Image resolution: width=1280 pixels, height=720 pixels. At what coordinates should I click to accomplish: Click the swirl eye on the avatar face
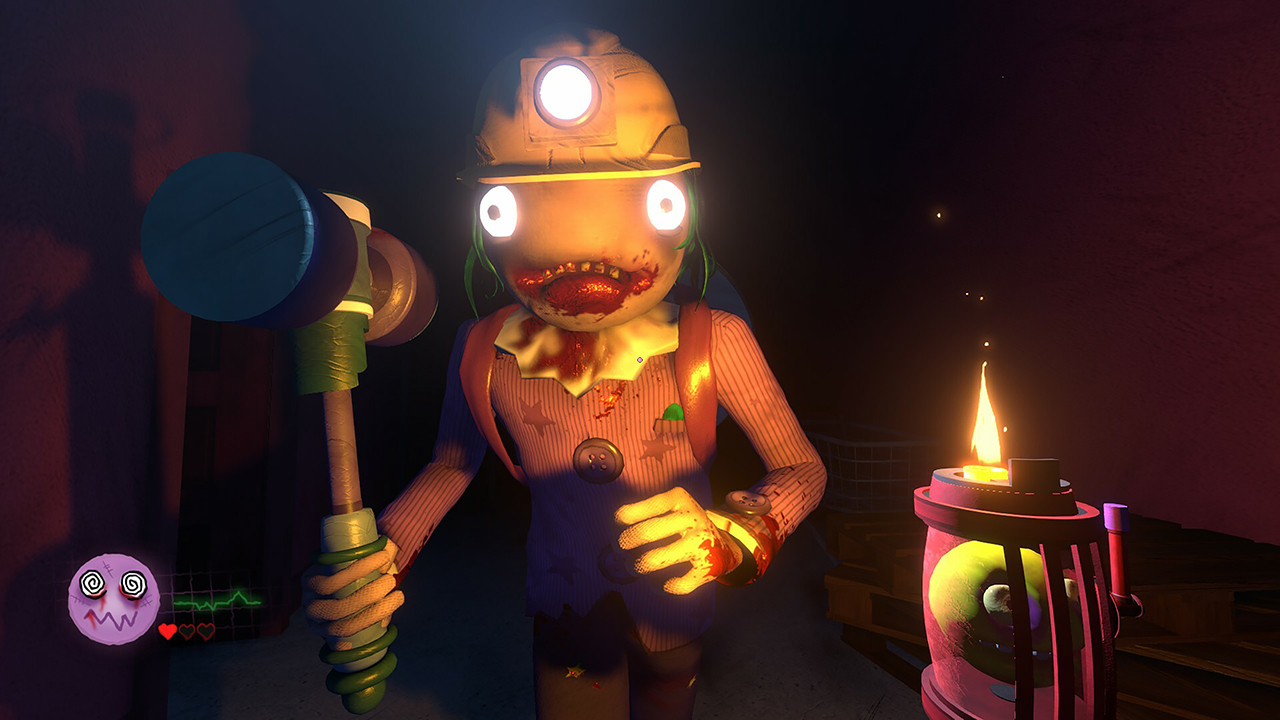(x=93, y=583)
